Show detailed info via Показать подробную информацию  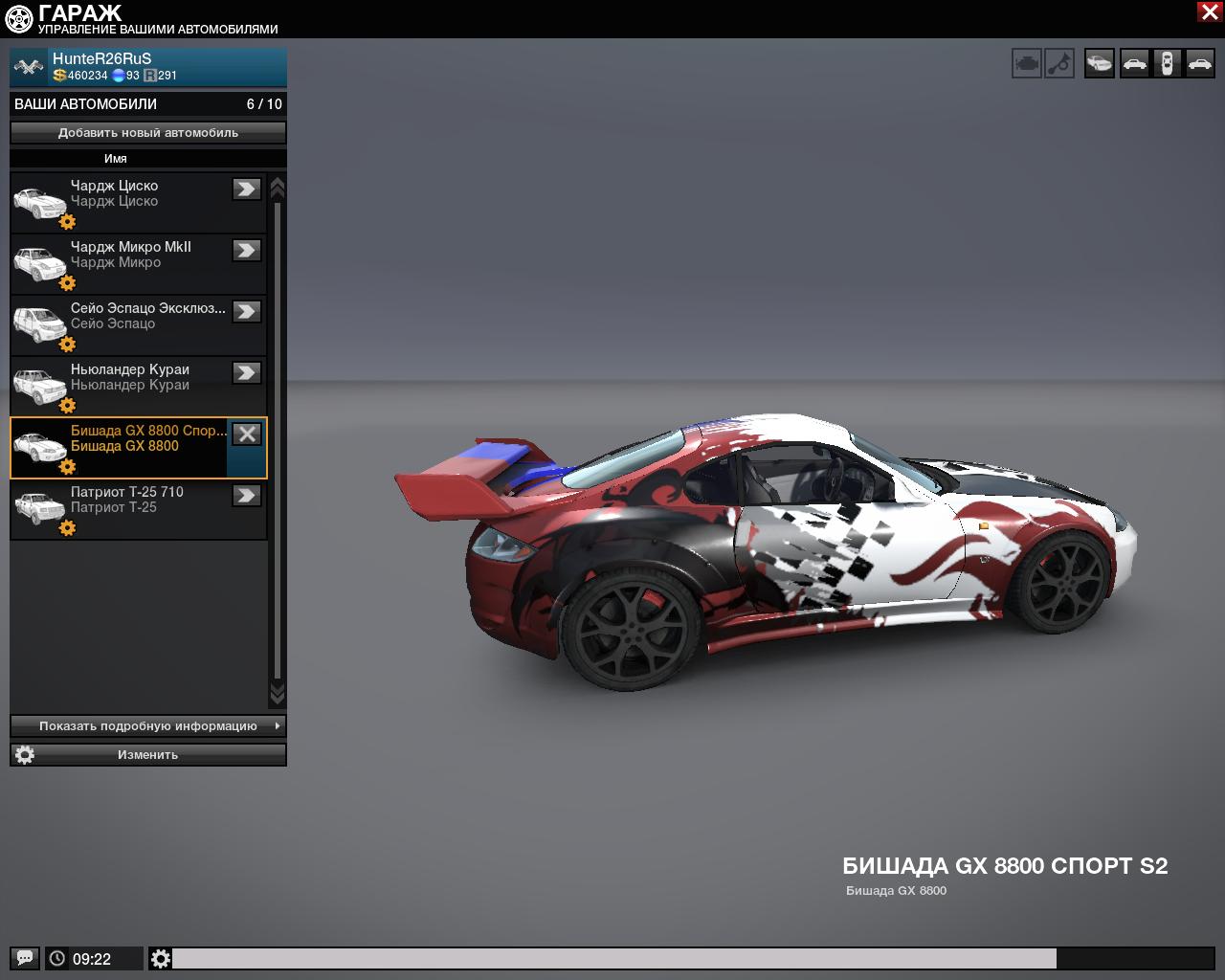coord(148,726)
